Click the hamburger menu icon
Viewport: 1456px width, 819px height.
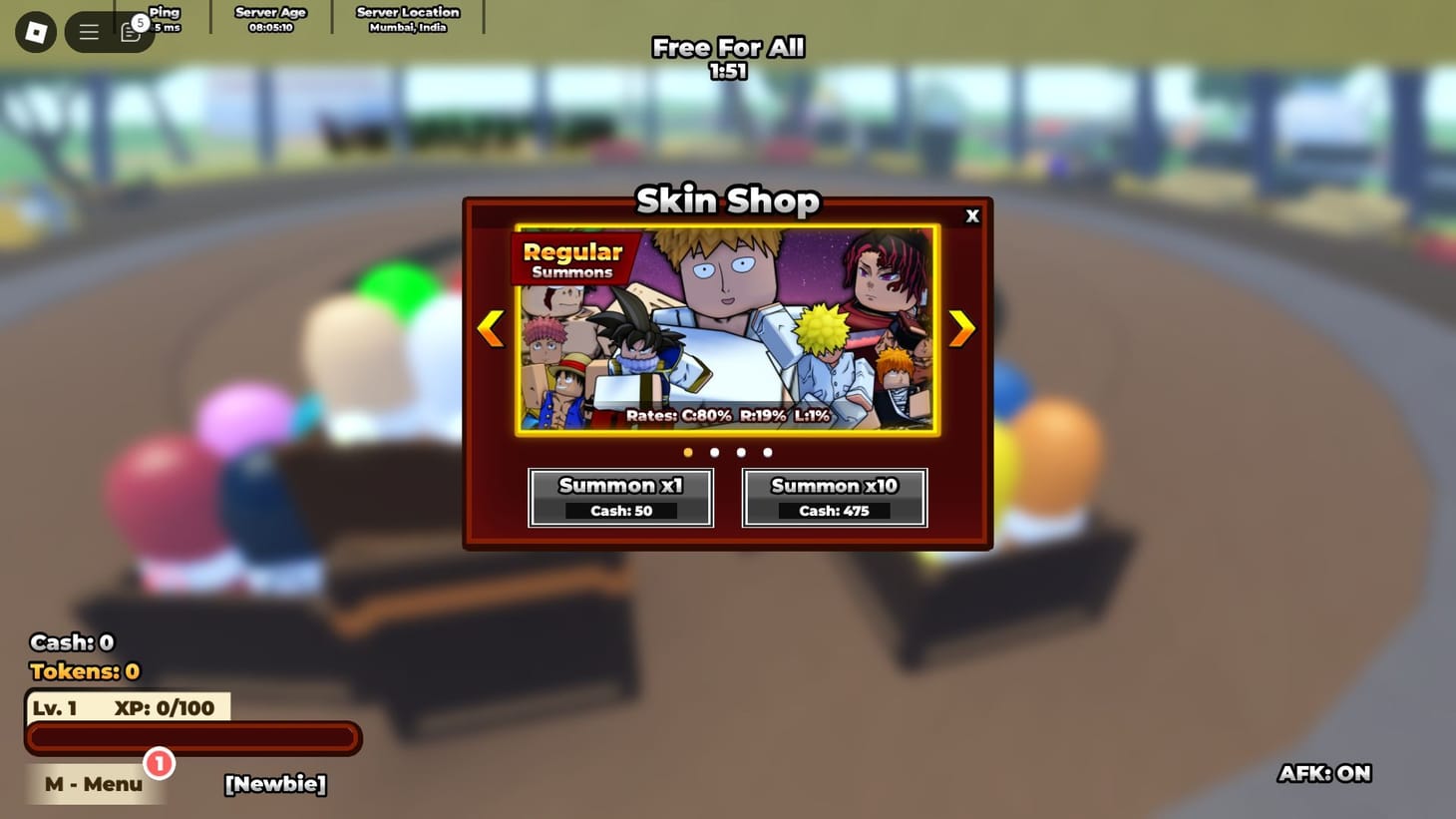coord(88,31)
